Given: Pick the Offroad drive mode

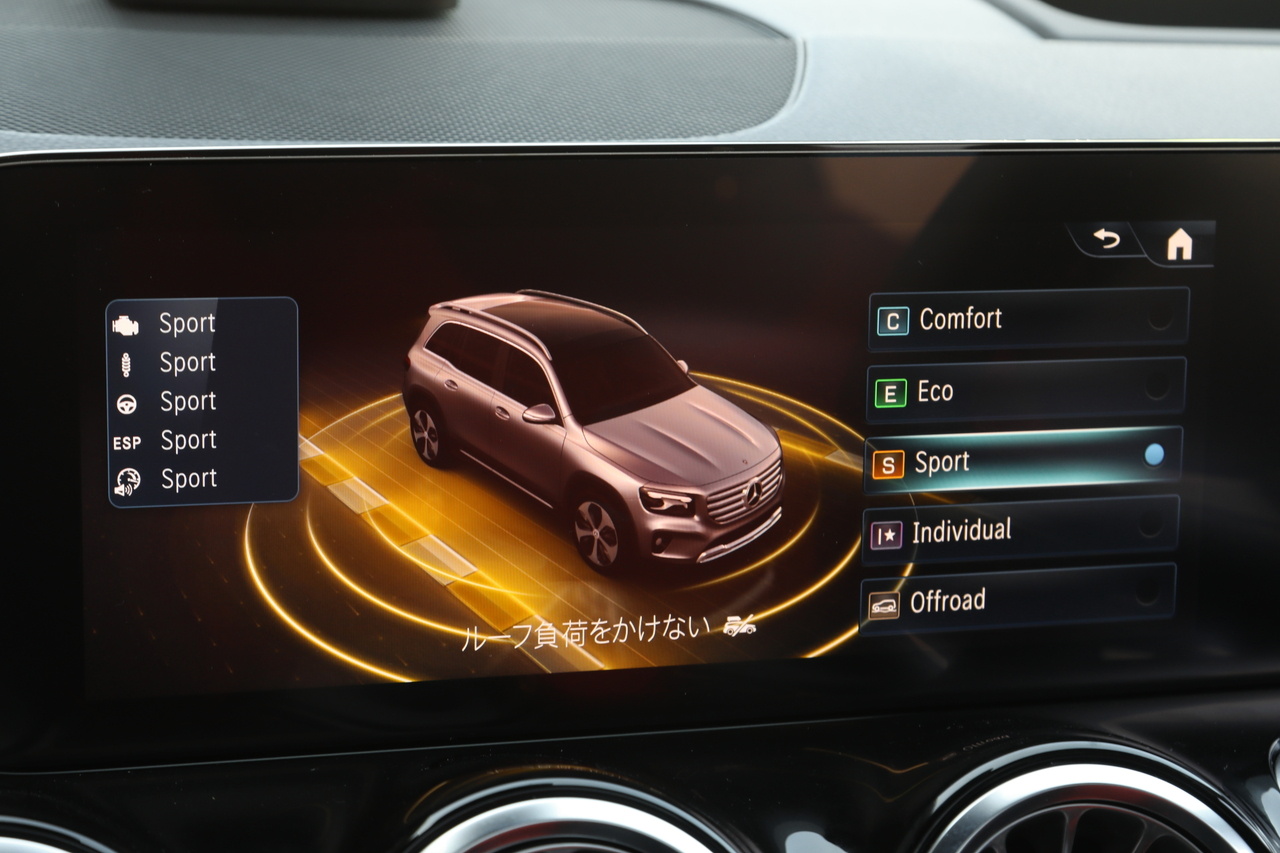Looking at the screenshot, I should tap(1016, 601).
